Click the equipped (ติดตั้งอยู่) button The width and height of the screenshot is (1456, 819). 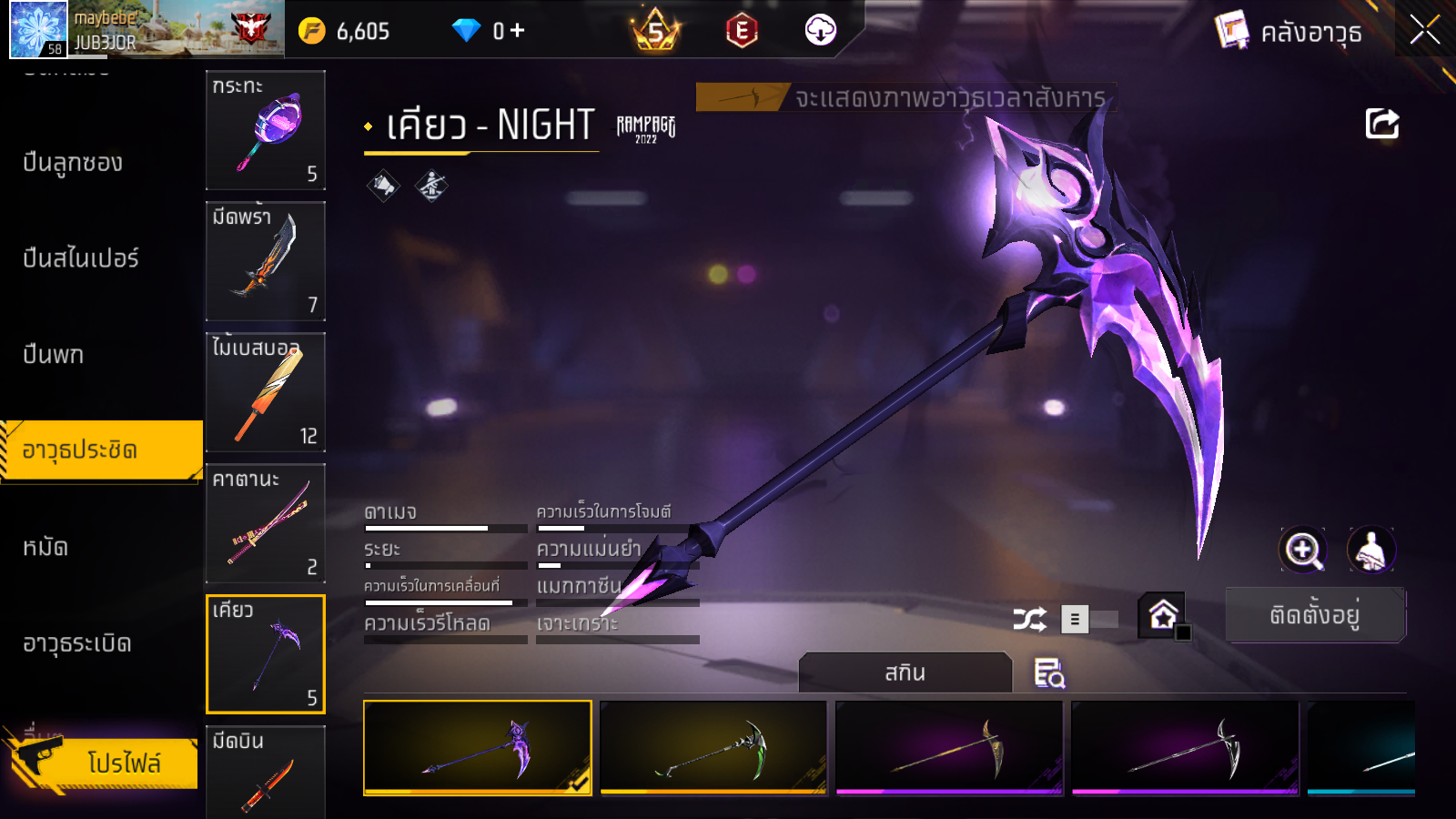coord(1315,615)
